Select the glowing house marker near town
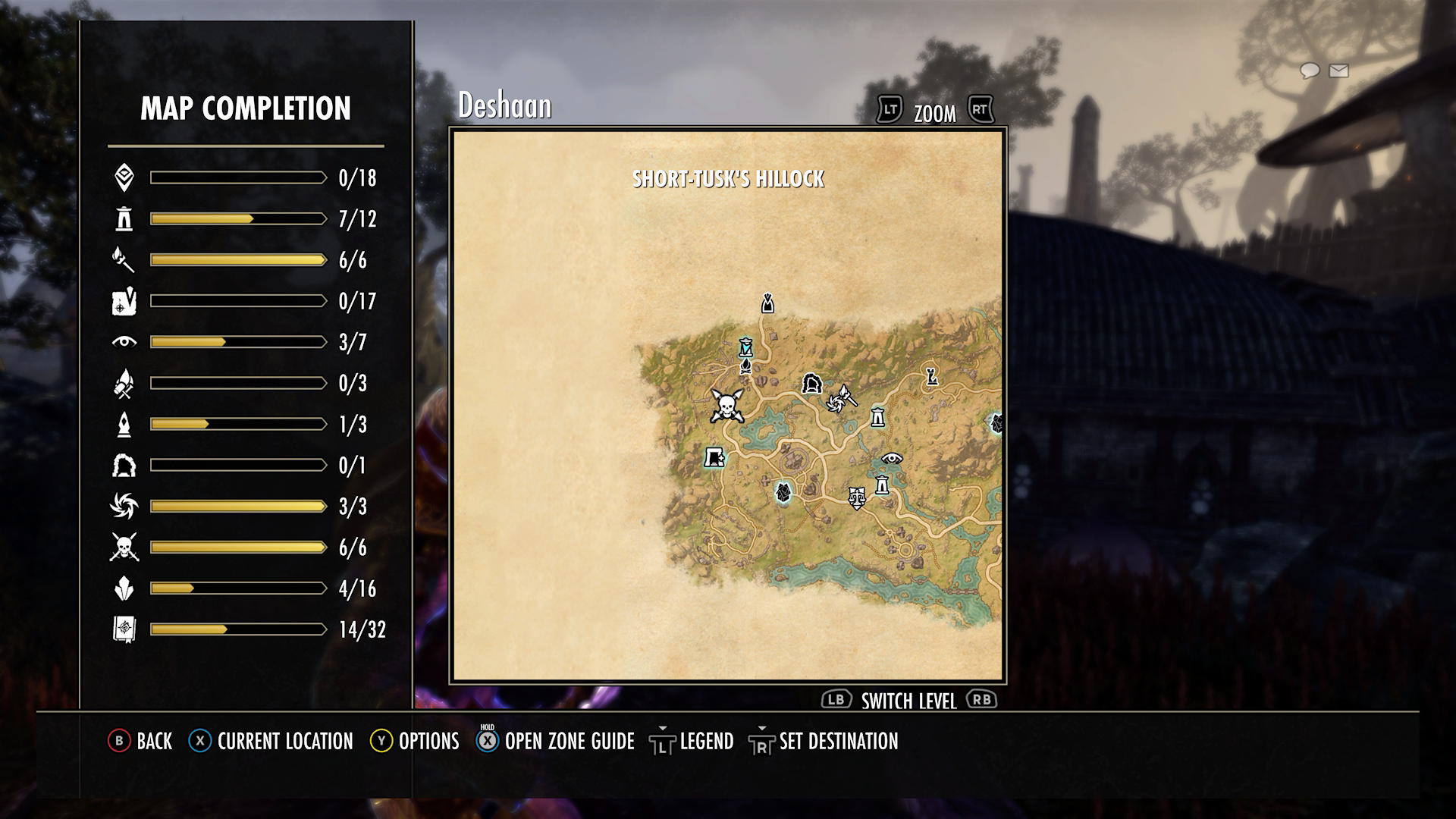The height and width of the screenshot is (819, 1456). click(783, 492)
